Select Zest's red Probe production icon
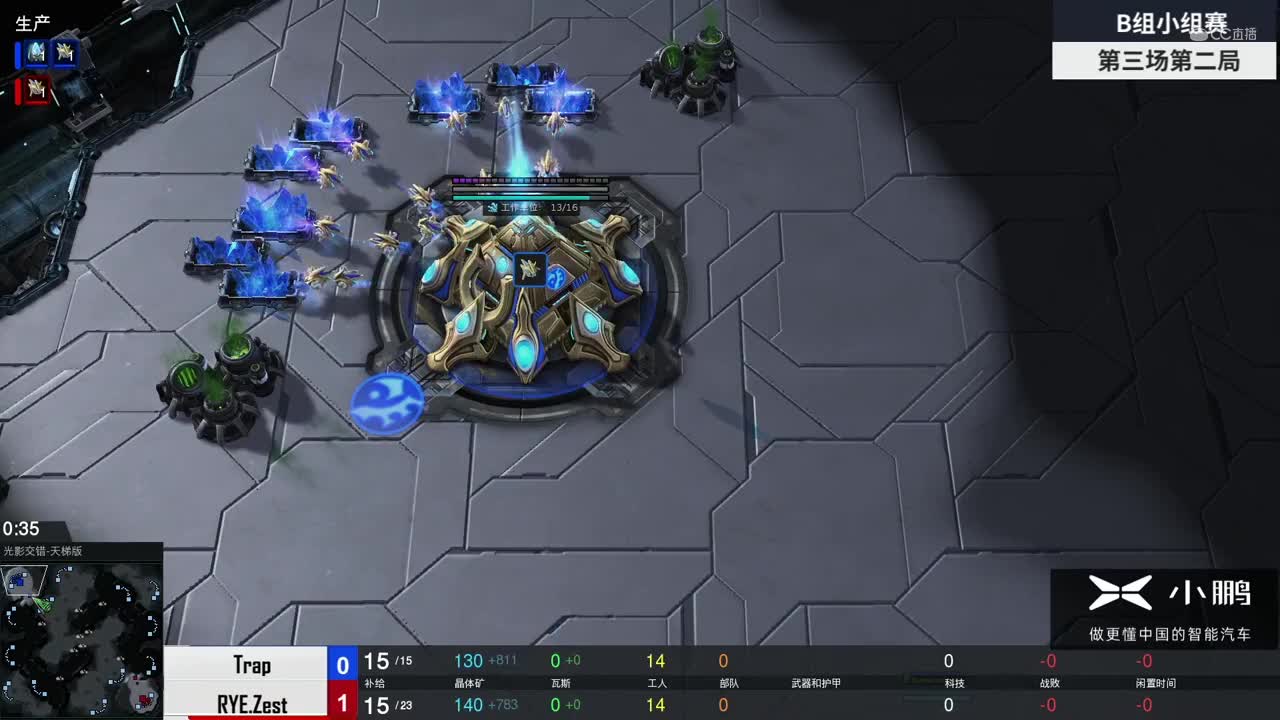This screenshot has width=1280, height=720. click(x=37, y=90)
